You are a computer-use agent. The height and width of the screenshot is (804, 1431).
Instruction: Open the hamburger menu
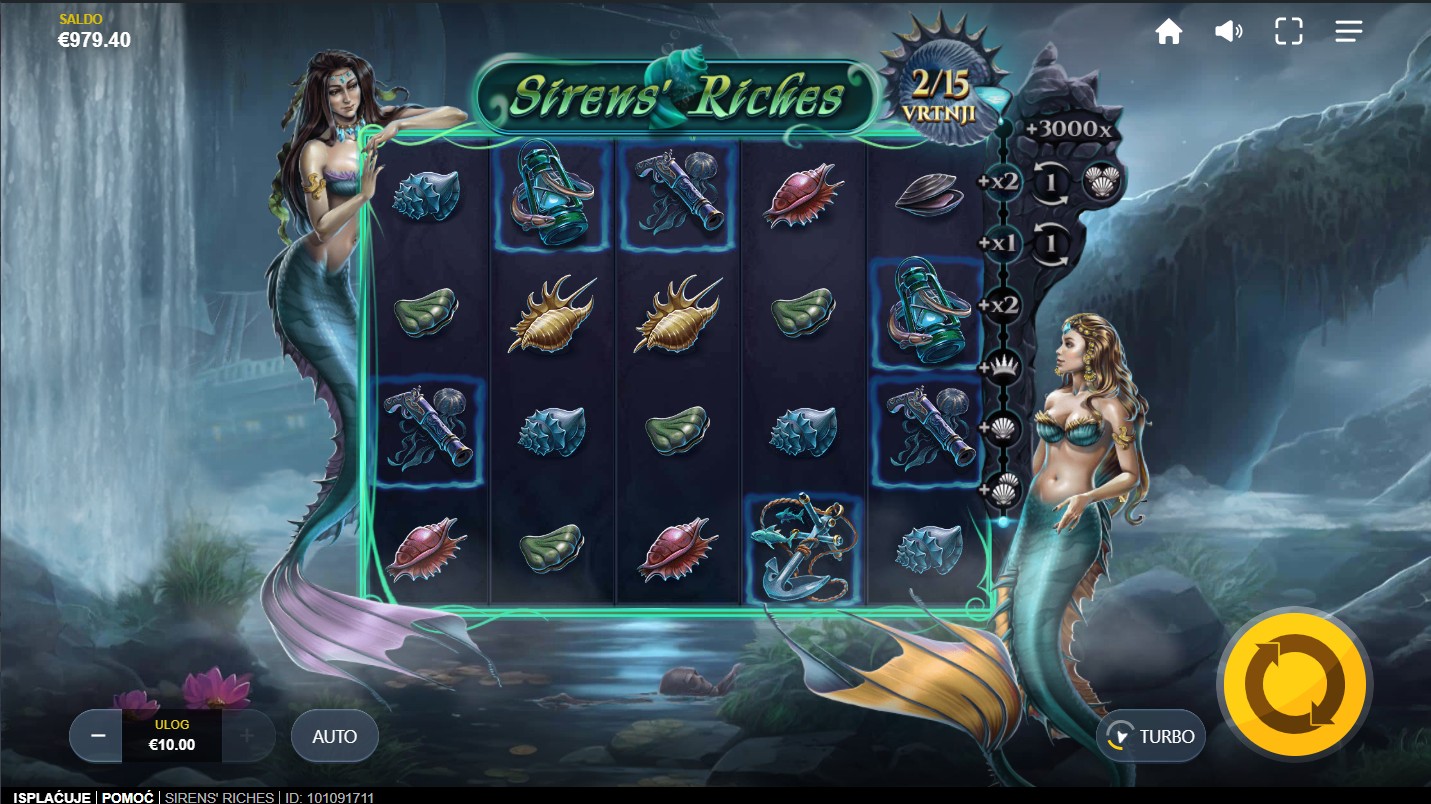pos(1348,32)
